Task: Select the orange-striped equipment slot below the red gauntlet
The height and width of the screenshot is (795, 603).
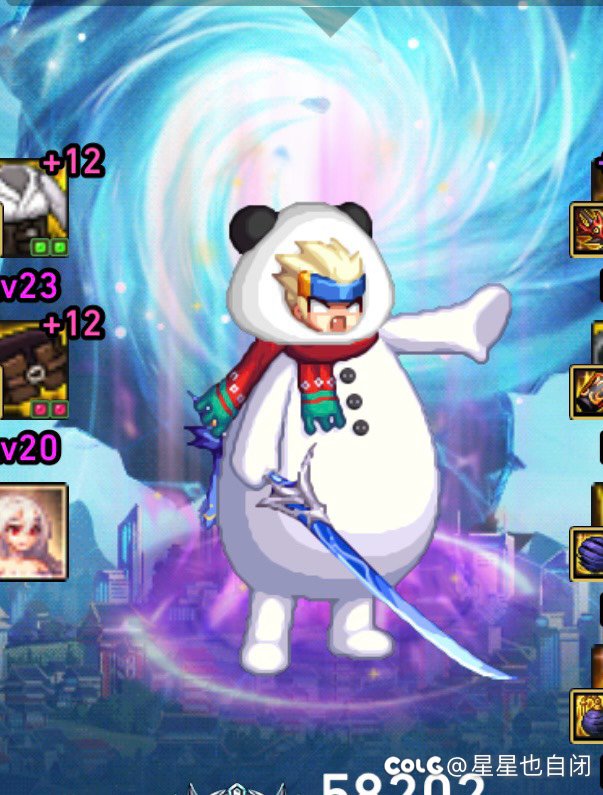Action: coord(588,391)
